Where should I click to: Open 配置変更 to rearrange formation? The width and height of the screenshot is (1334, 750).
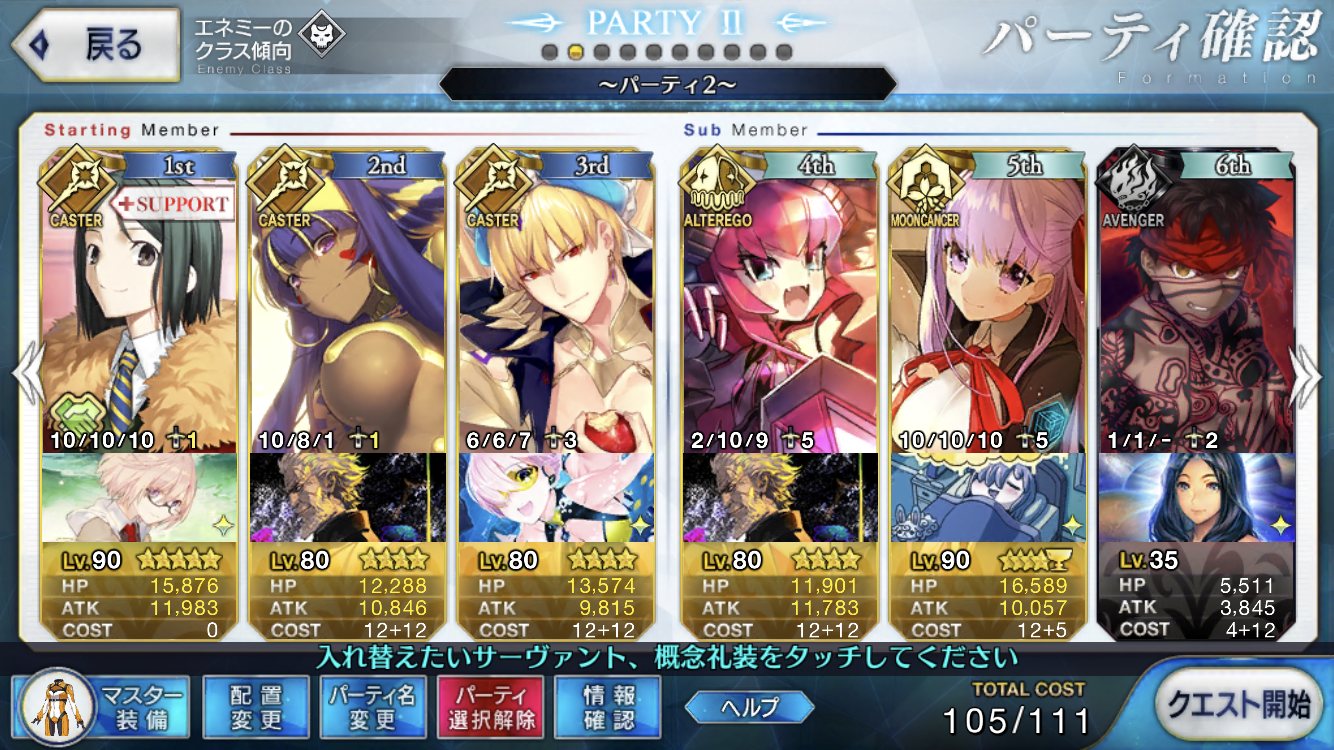coord(255,707)
